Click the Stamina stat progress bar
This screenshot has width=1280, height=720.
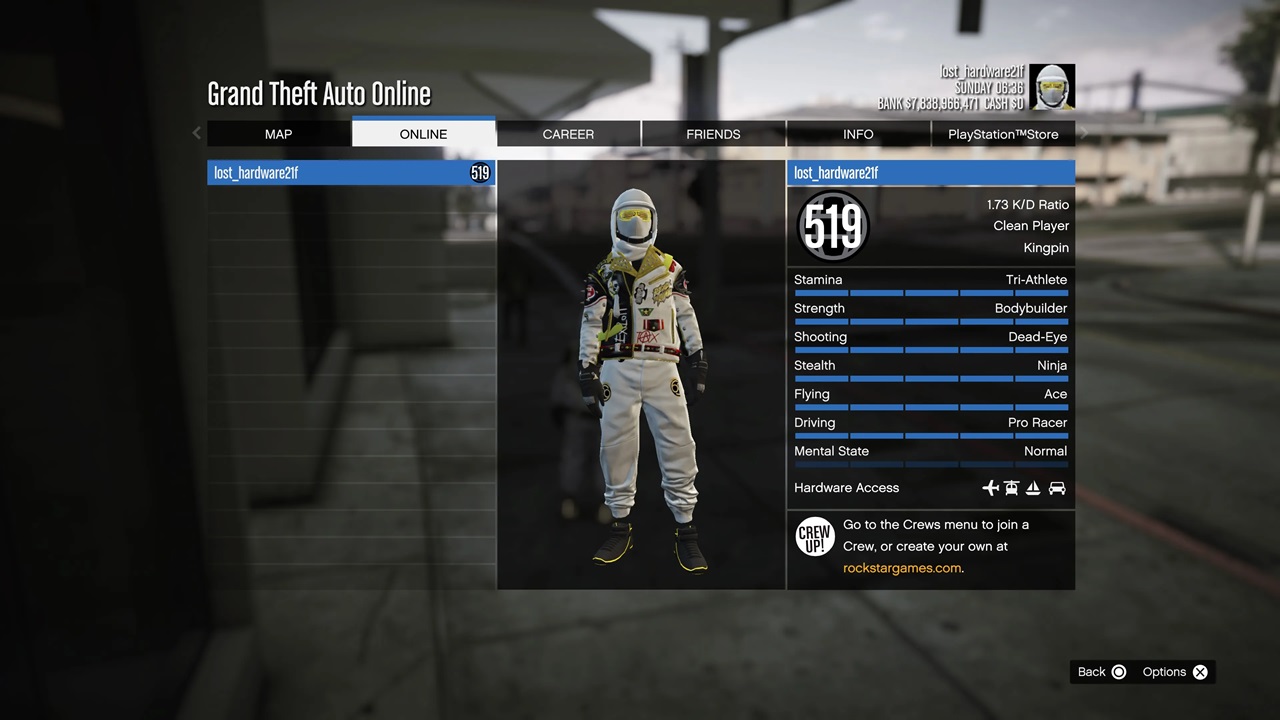pyautogui.click(x=930, y=293)
